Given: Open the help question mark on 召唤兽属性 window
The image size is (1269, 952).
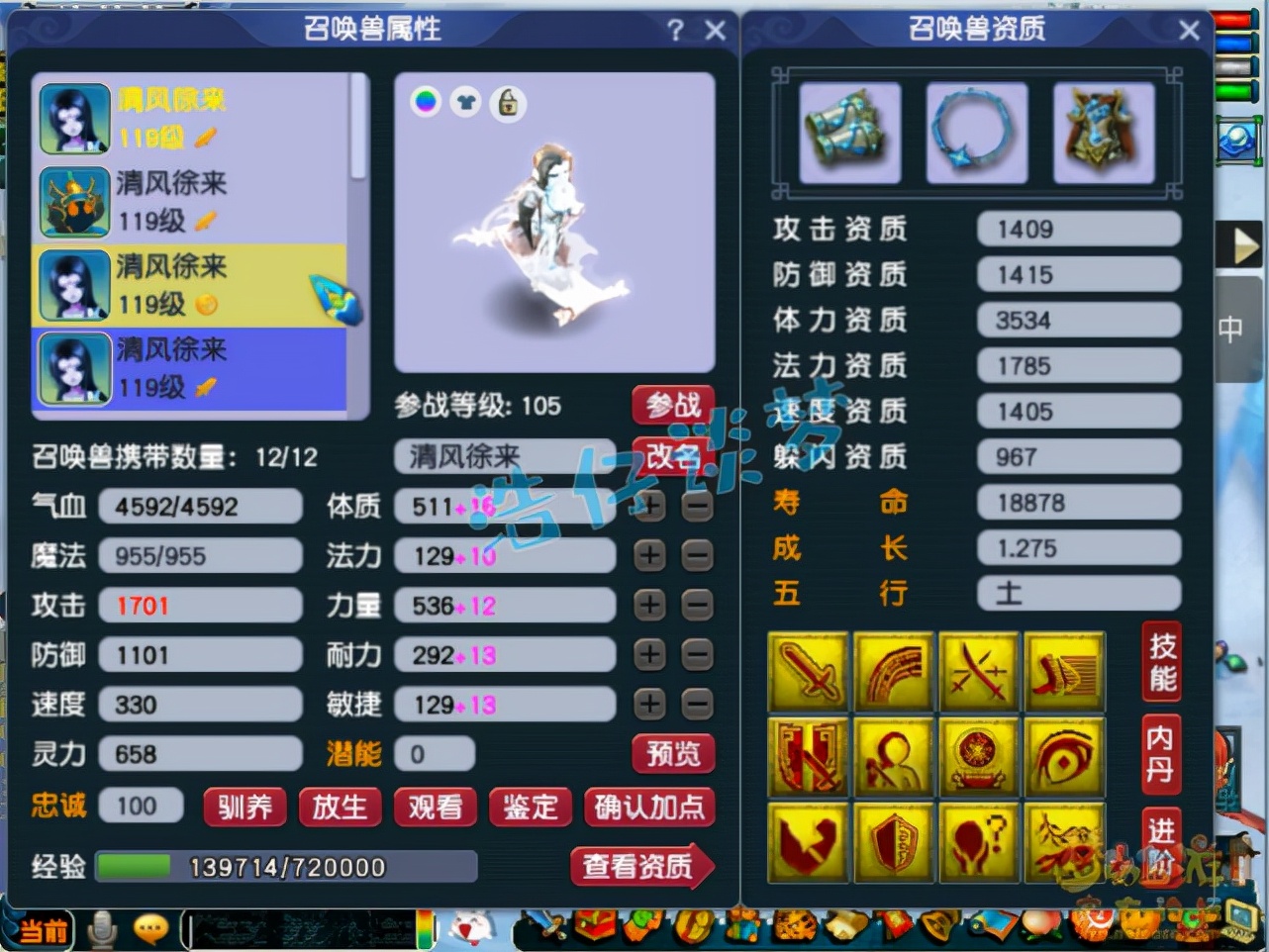Looking at the screenshot, I should coord(676,31).
